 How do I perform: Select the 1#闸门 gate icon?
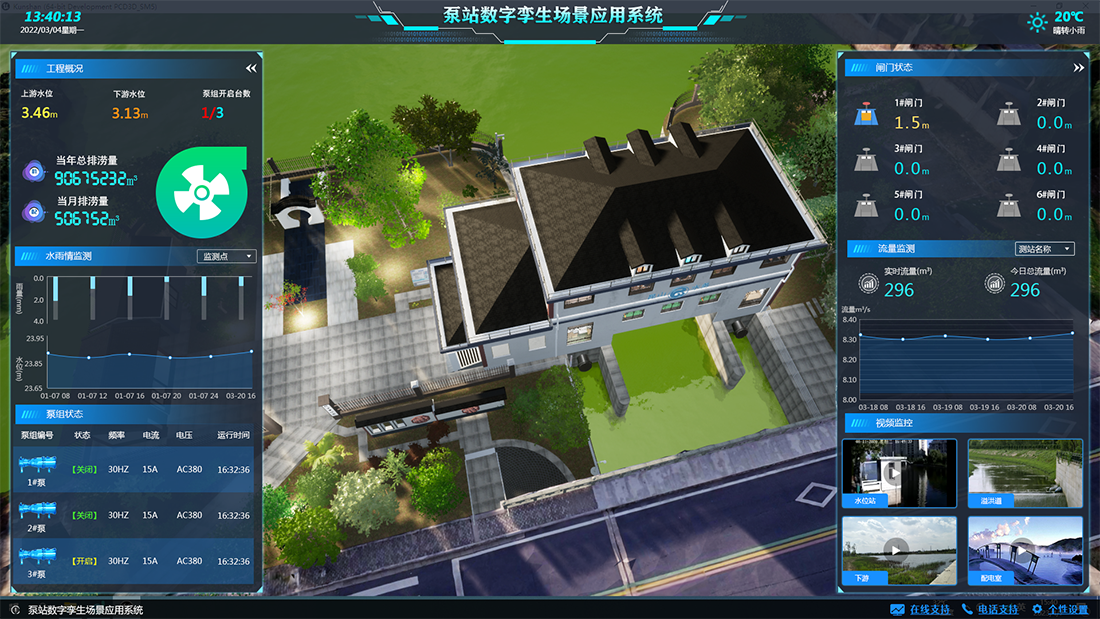click(x=863, y=114)
